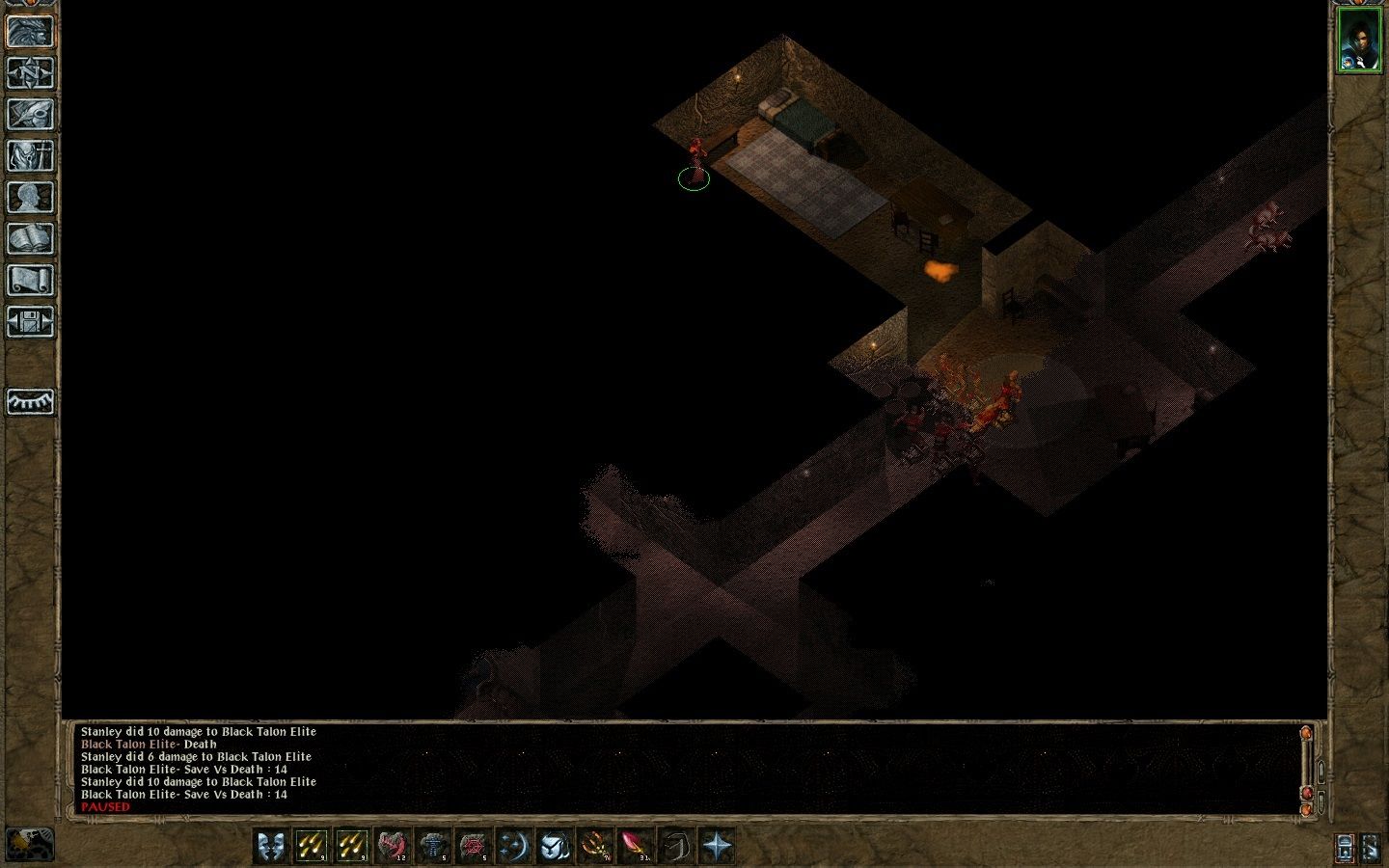This screenshot has width=1389, height=868.
Task: Open the options menu with the floppy disk icon
Action: click(31, 322)
